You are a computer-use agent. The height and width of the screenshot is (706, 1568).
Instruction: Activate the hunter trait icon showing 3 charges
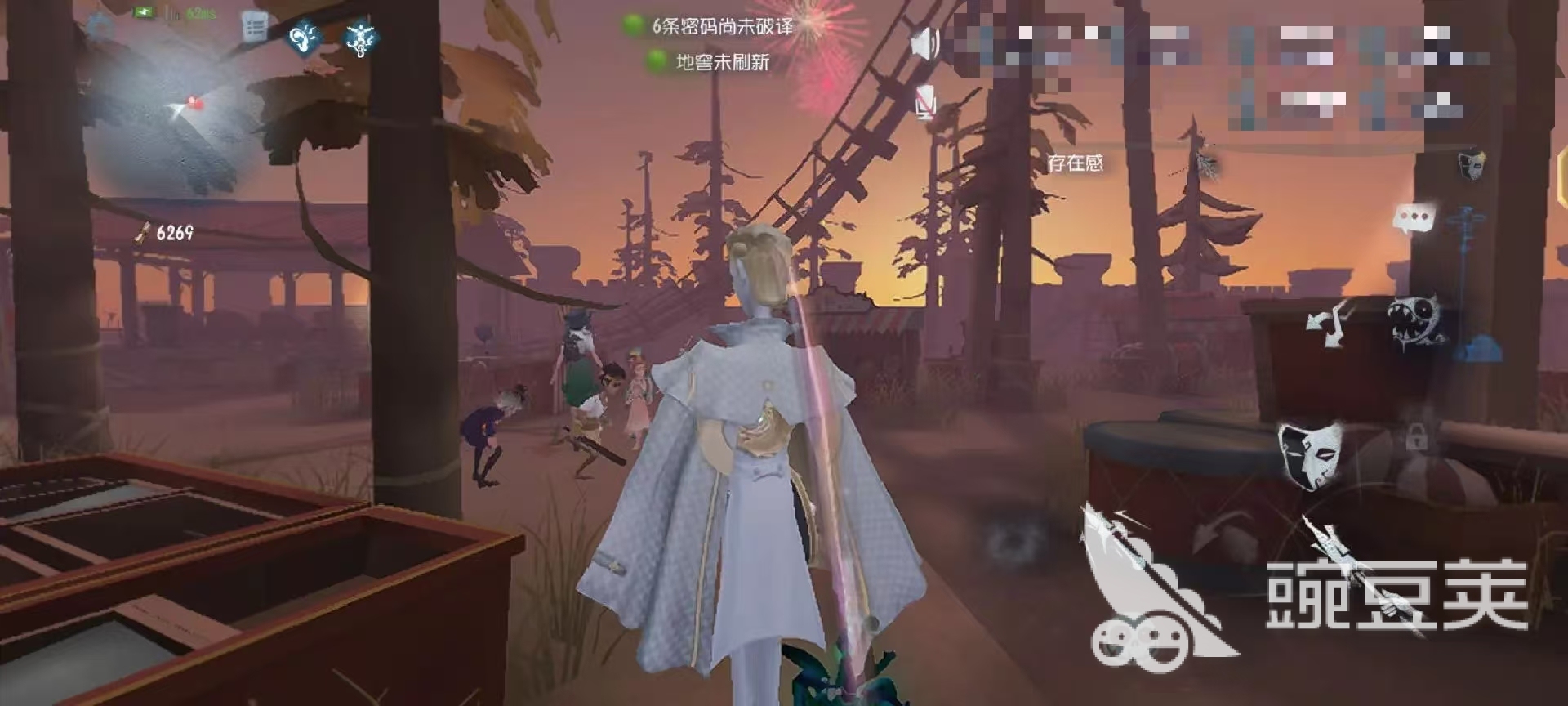point(361,39)
